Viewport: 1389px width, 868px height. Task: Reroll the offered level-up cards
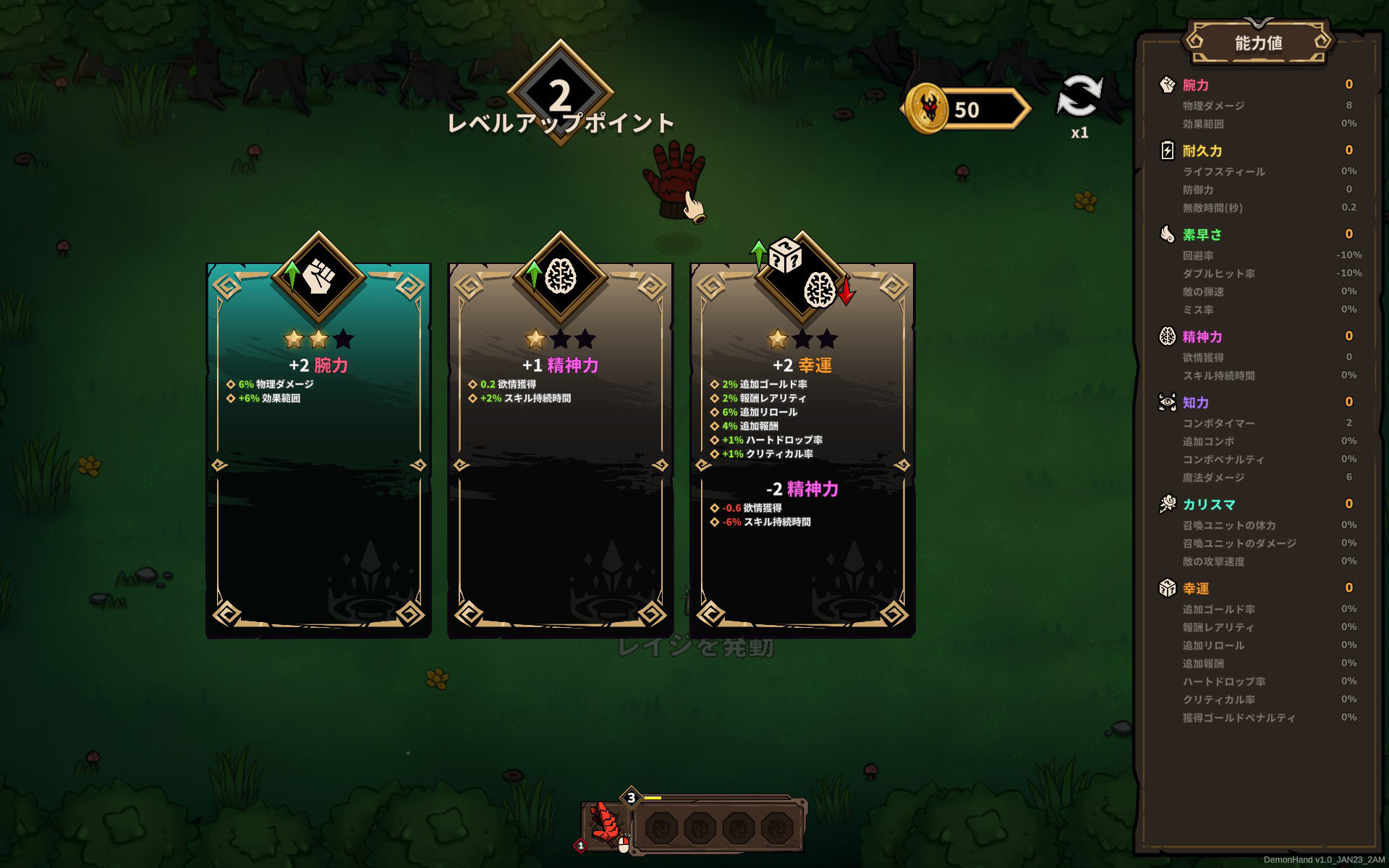pyautogui.click(x=1079, y=97)
